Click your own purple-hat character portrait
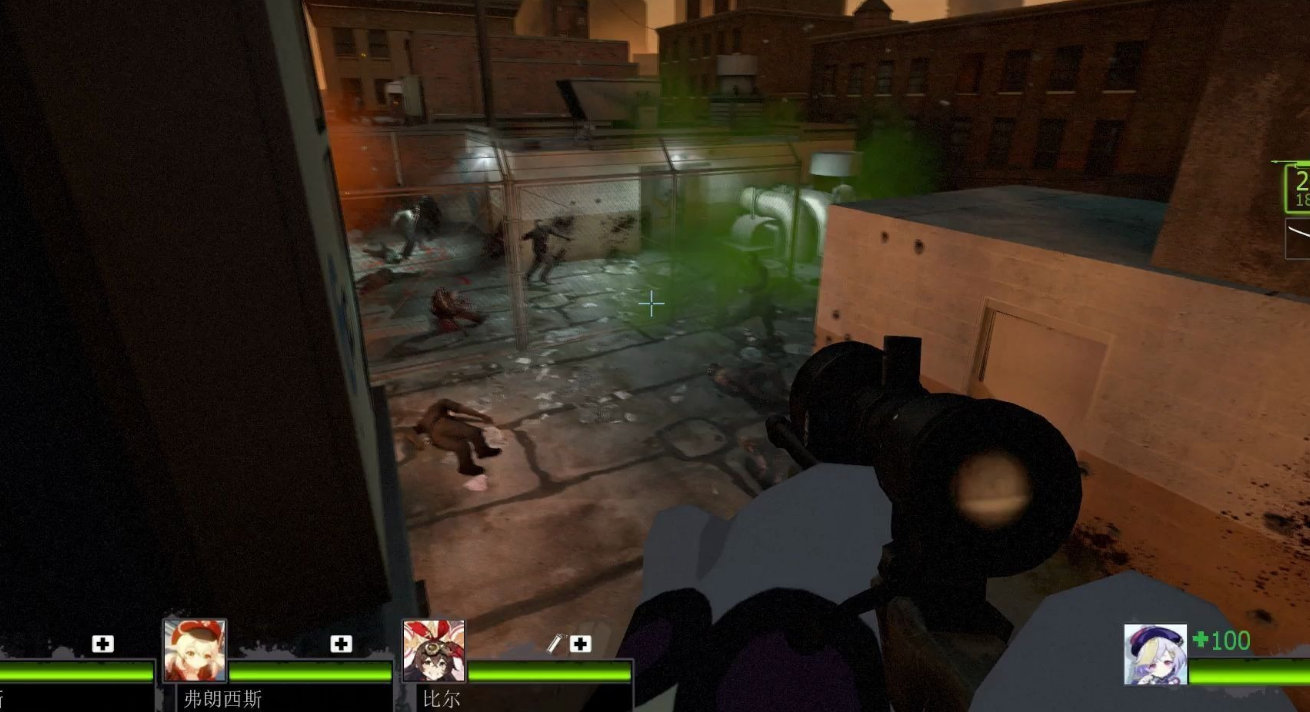The width and height of the screenshot is (1310, 712). point(1155,654)
